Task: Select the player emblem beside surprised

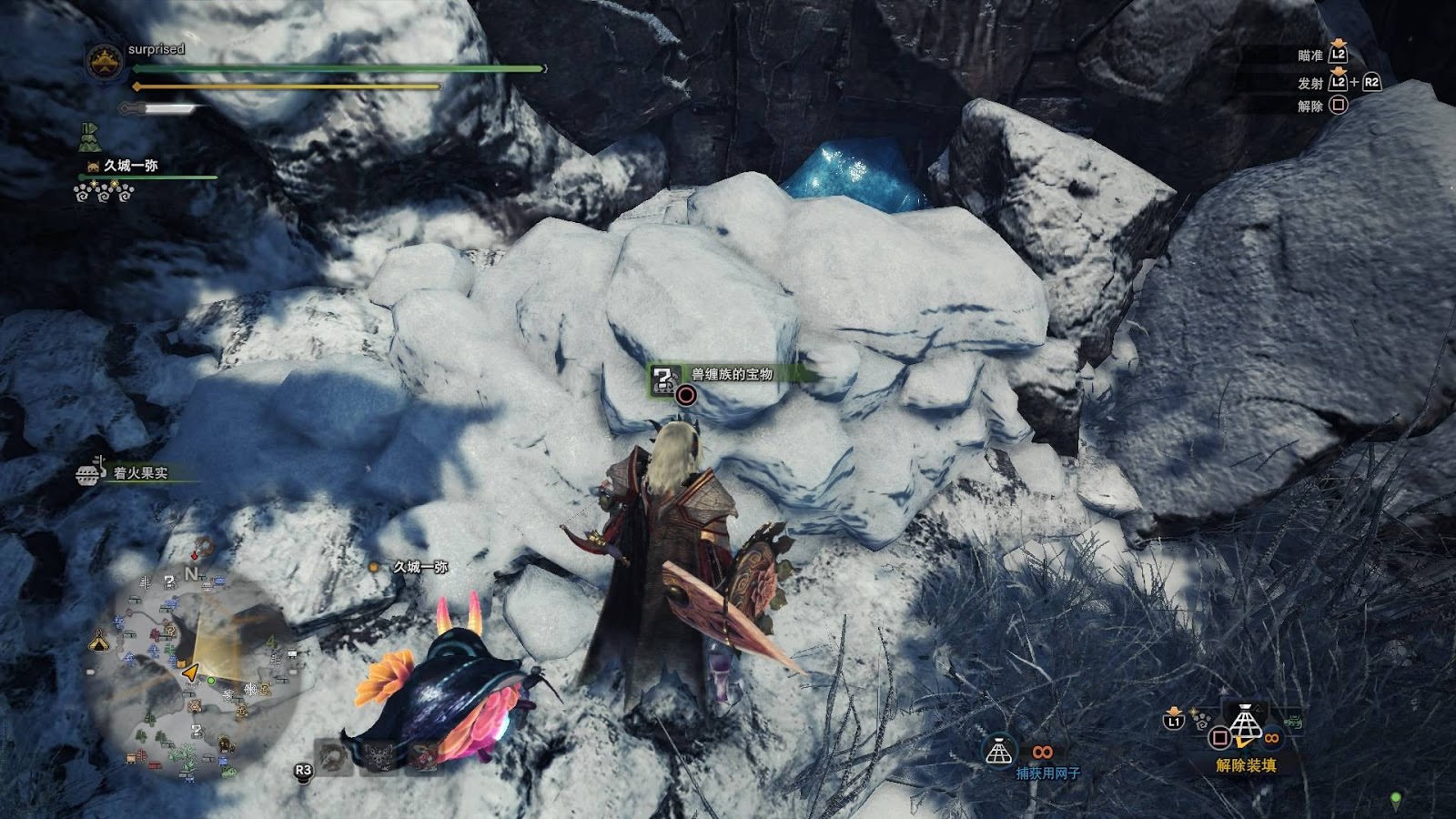Action: 105,61
